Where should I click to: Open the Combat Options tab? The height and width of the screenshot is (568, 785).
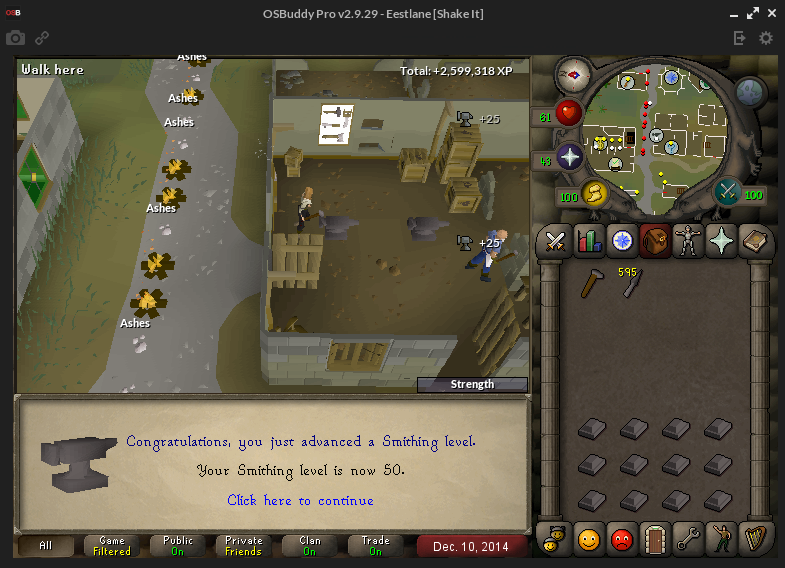coord(555,241)
